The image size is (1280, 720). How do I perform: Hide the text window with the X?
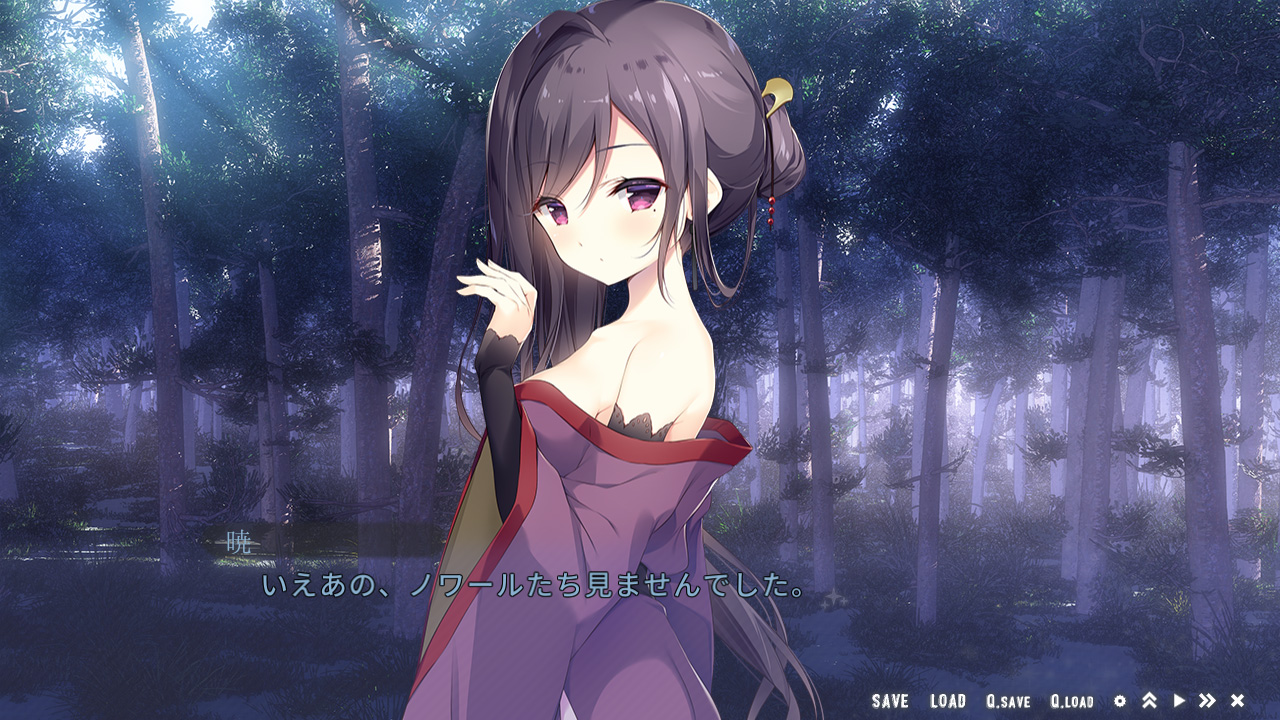(x=1237, y=701)
